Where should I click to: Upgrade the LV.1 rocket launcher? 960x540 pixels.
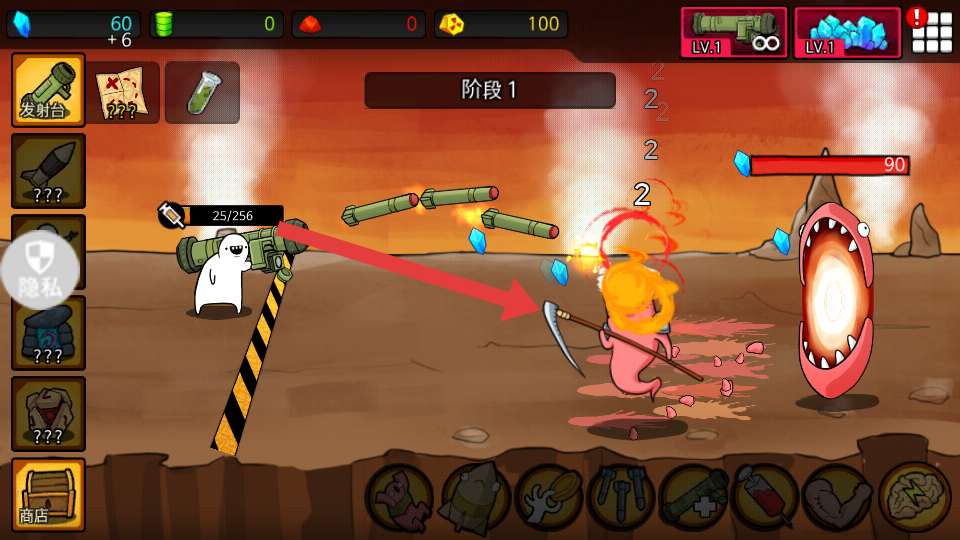734,32
